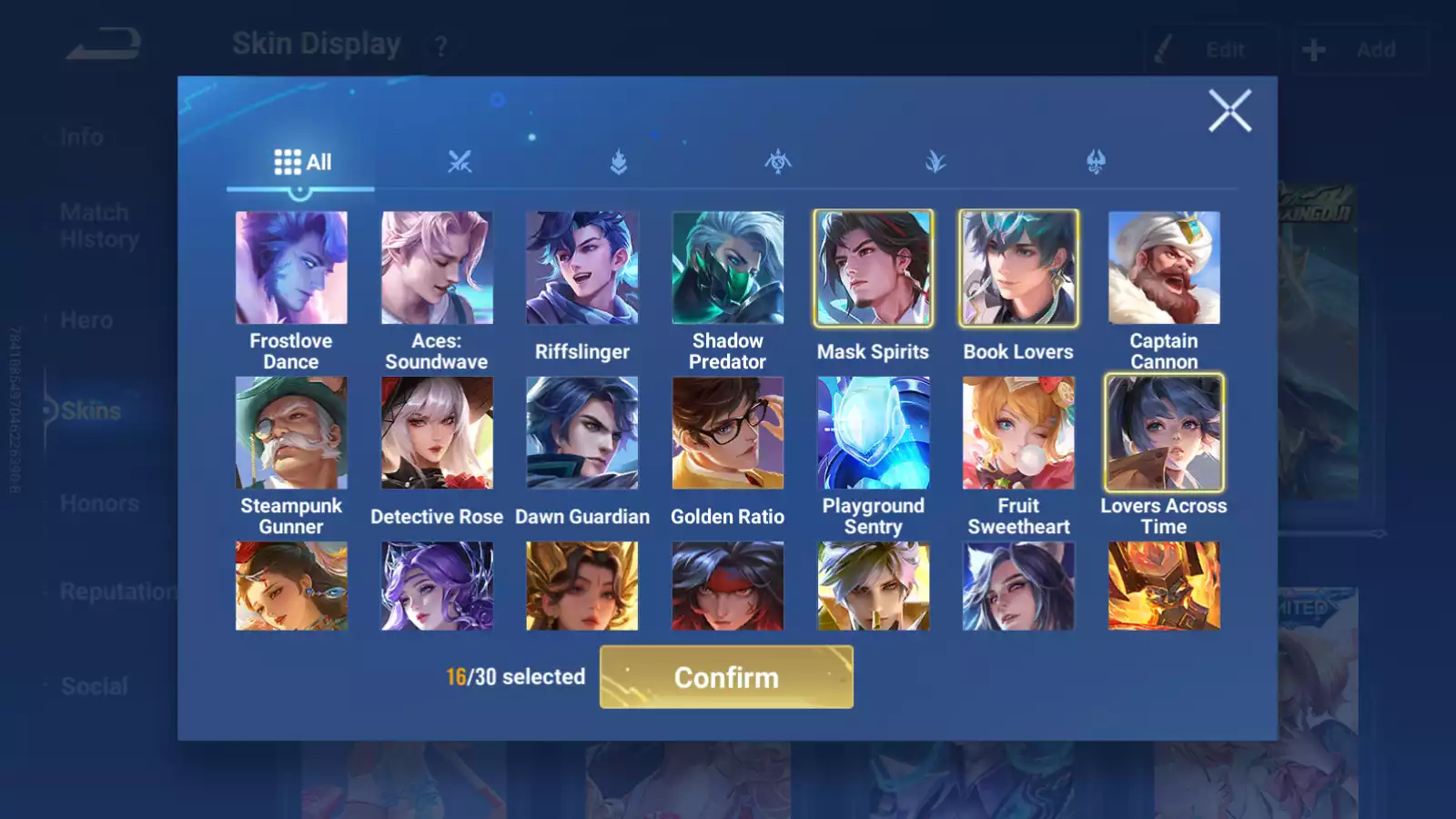Choose the Golden Ratio skin

[727, 432]
